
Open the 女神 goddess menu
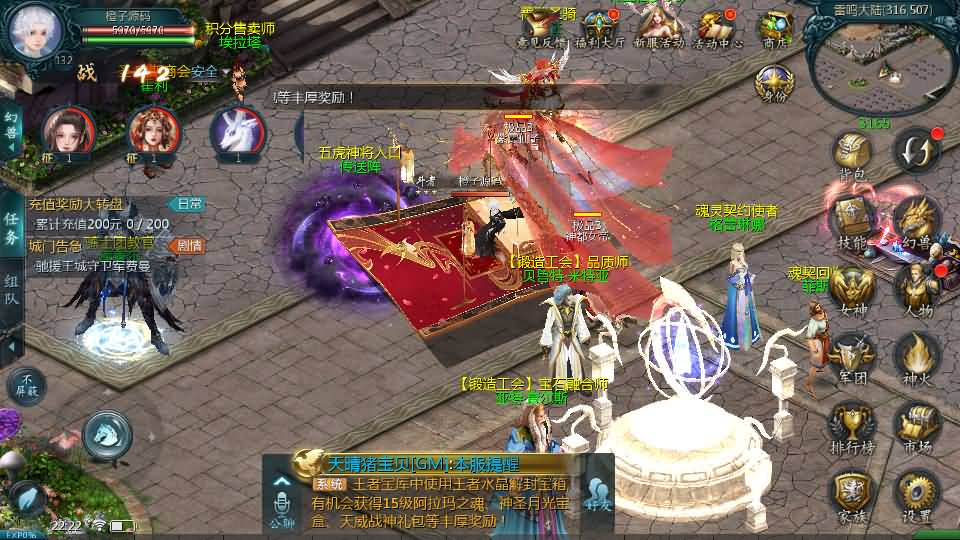click(852, 288)
